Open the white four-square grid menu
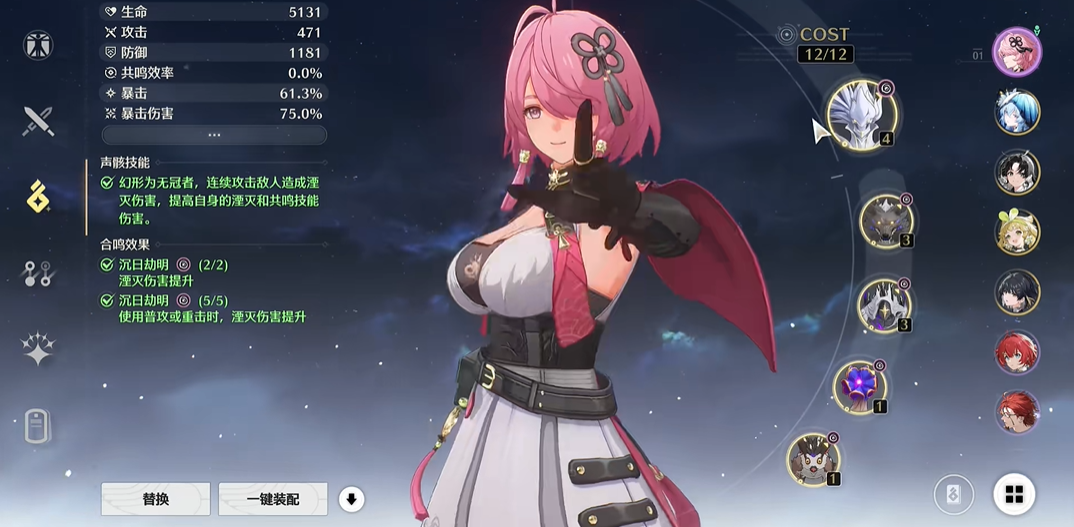The image size is (1074, 527). [x=1014, y=494]
